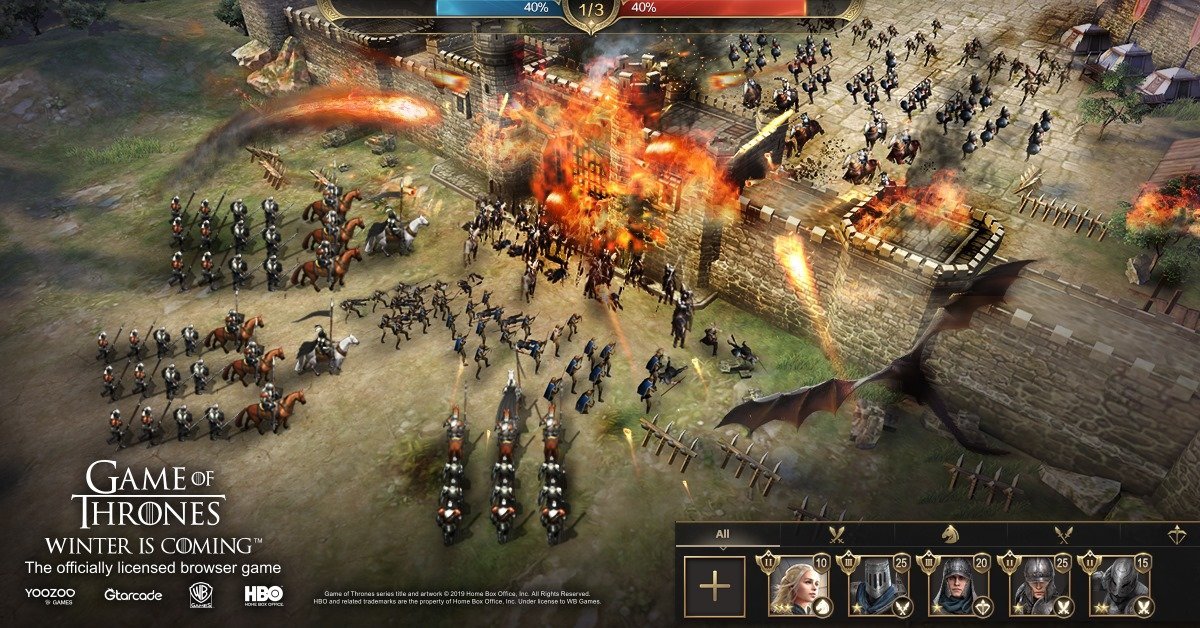Viewport: 1200px width, 628px height.
Task: Open the crossed swords infantry tab
Action: tap(837, 535)
